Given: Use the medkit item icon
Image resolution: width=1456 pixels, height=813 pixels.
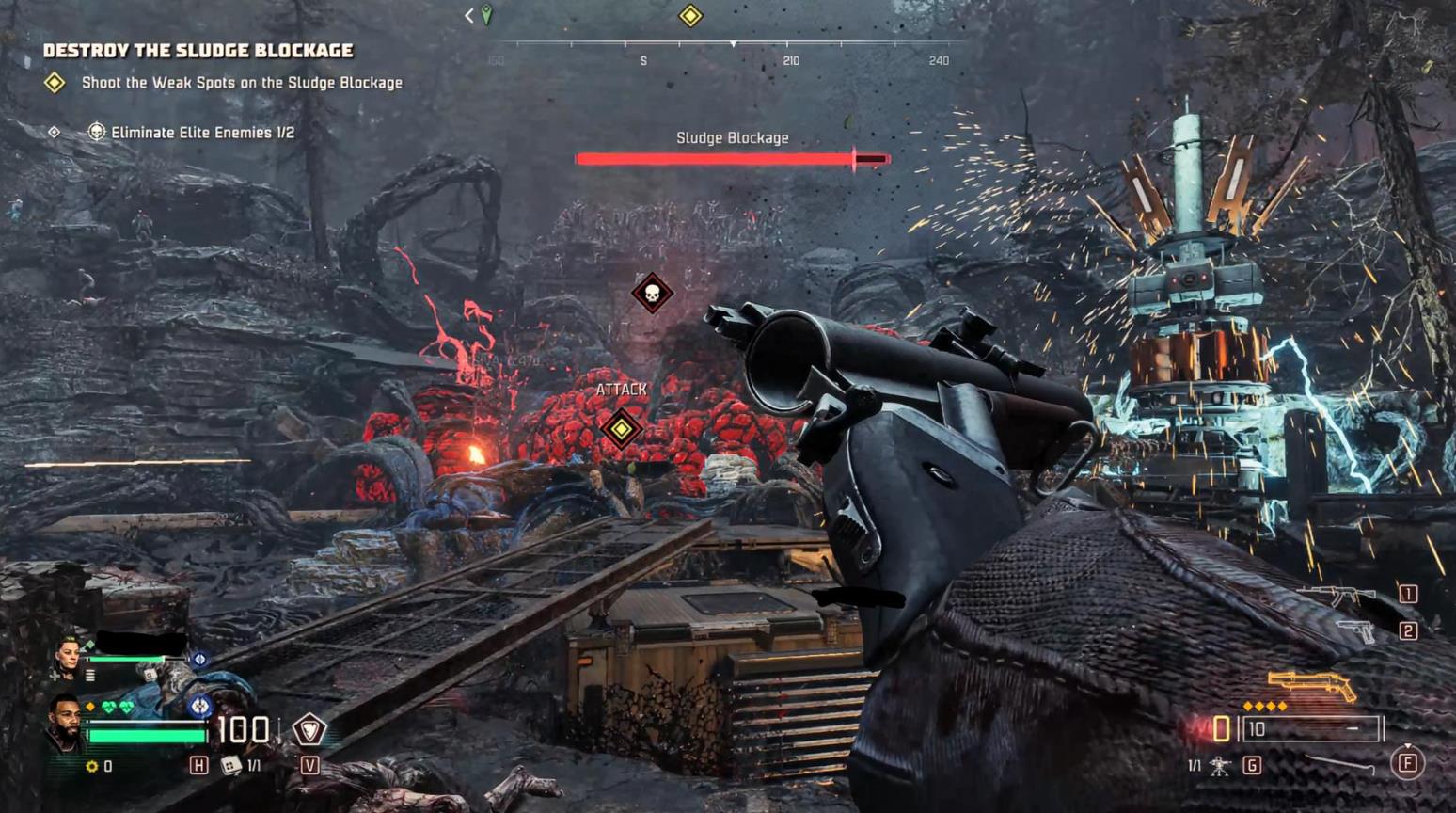Looking at the screenshot, I should pos(230,766).
